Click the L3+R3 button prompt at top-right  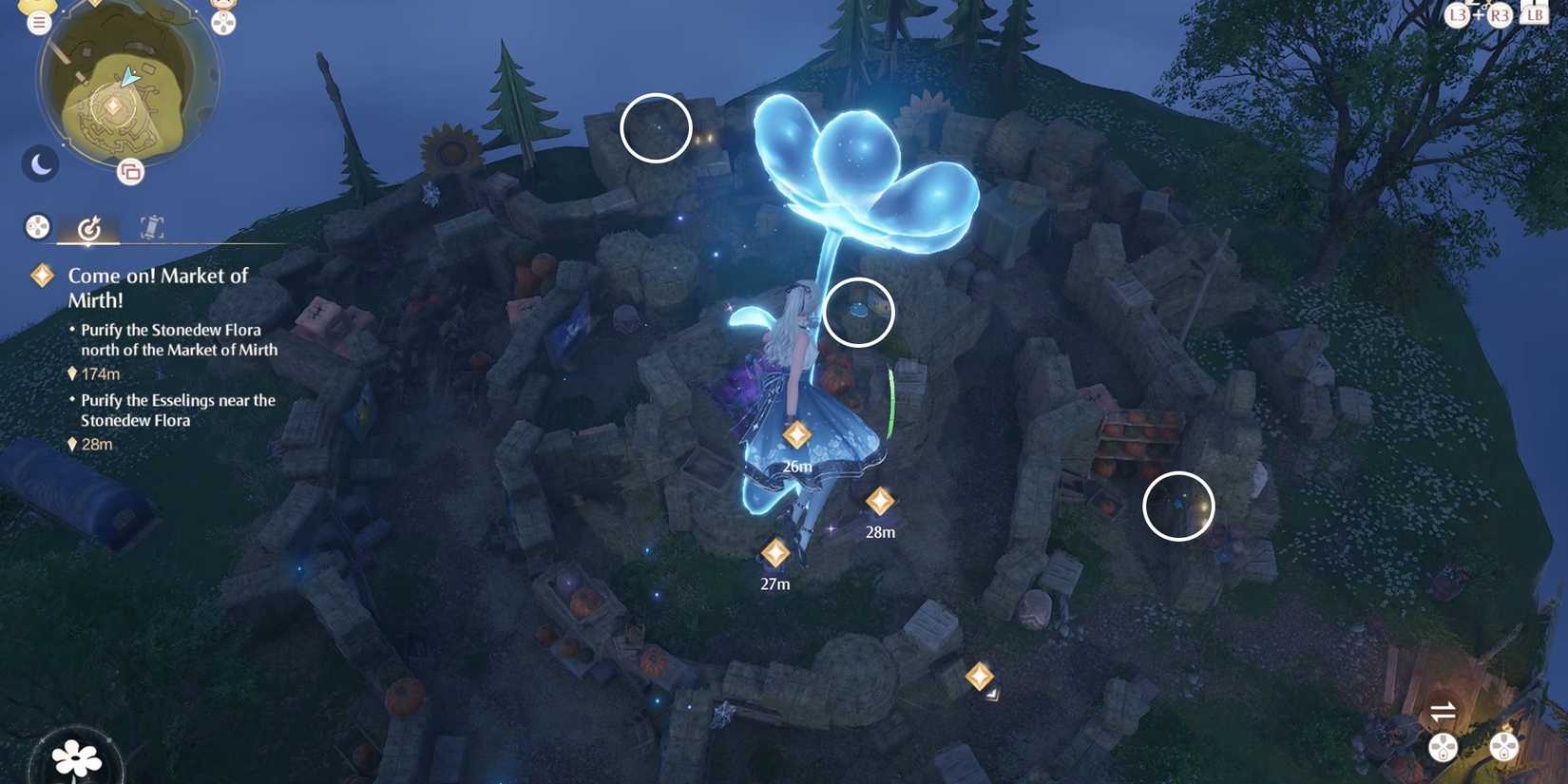pyautogui.click(x=1478, y=15)
